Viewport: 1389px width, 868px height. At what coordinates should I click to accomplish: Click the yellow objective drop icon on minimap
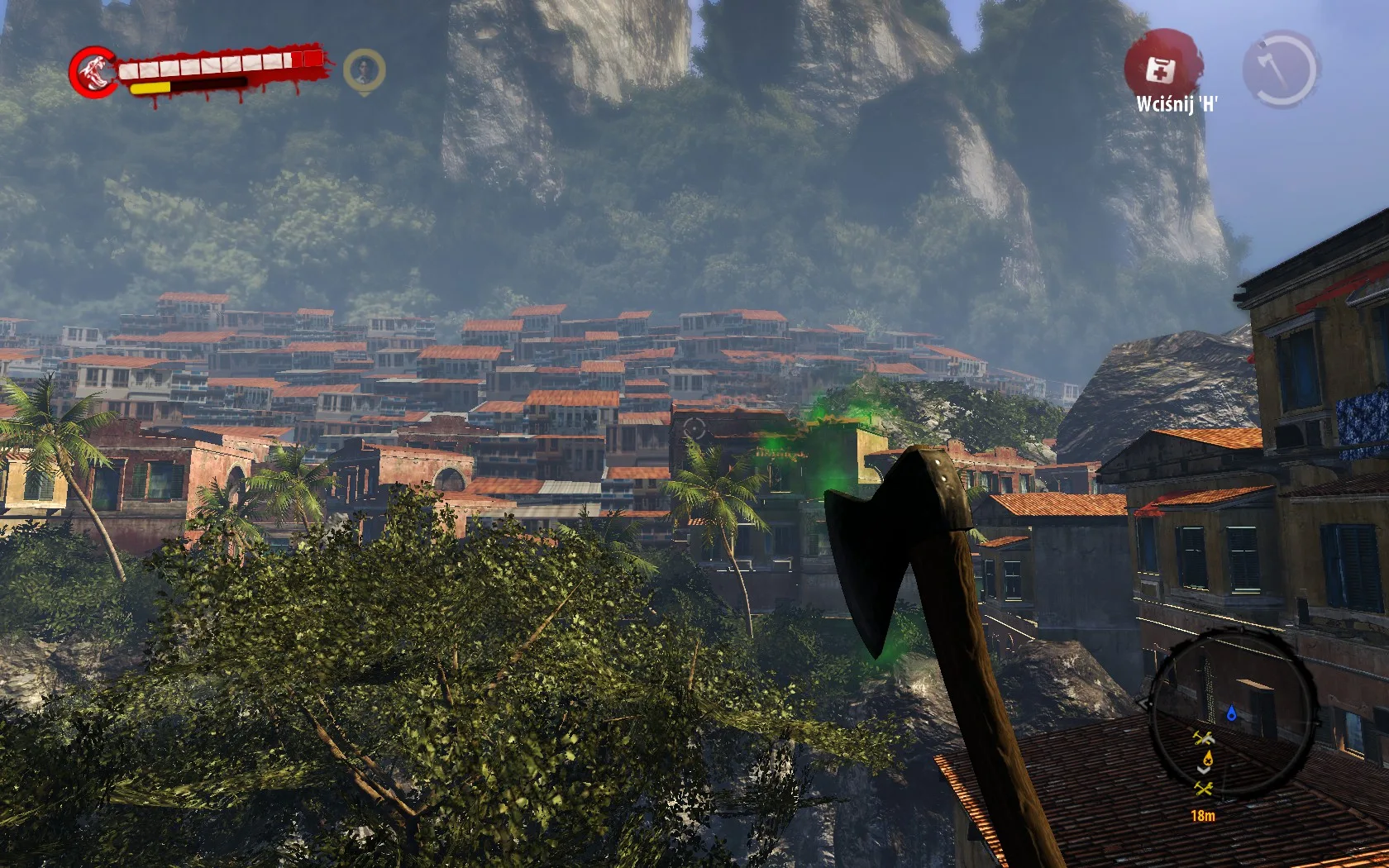click(1208, 757)
